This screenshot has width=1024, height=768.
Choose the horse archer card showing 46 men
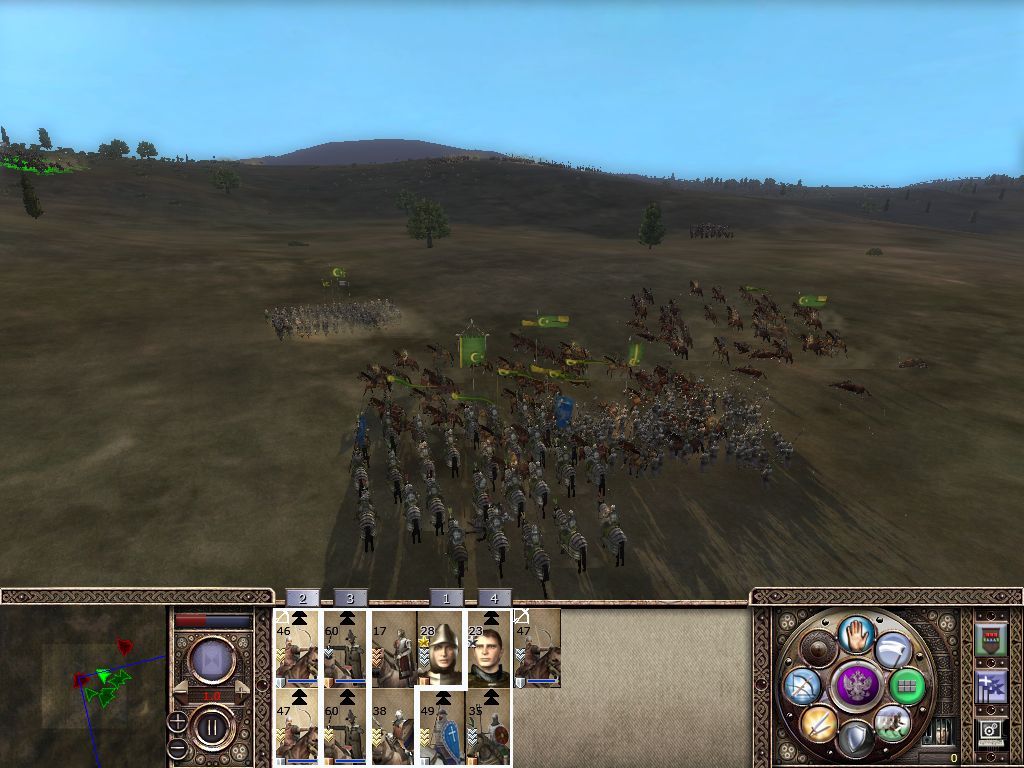(x=297, y=648)
